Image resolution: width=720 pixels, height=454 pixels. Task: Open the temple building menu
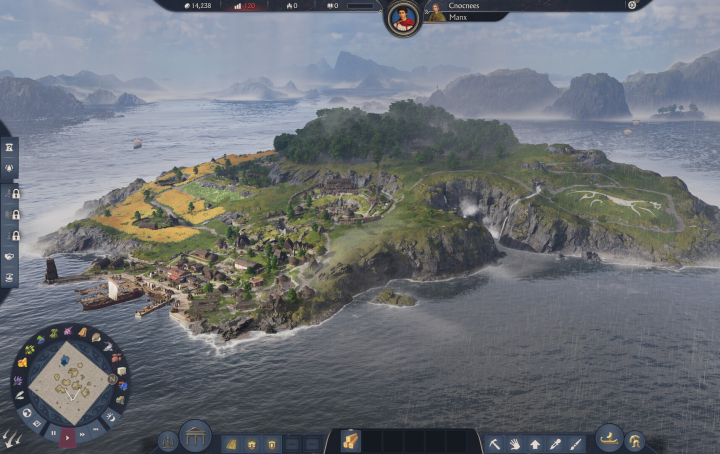pos(195,436)
